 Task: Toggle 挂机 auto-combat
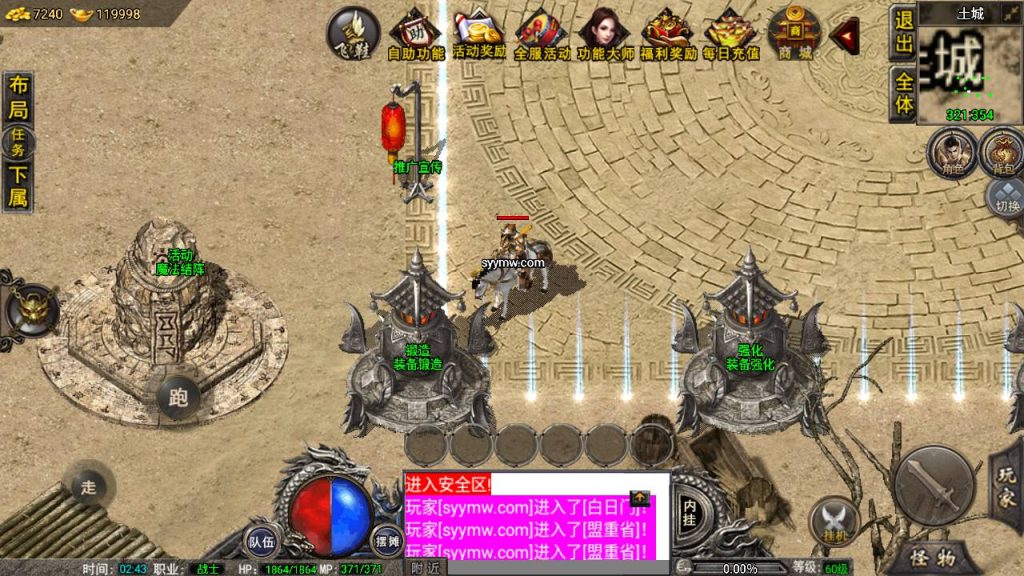[832, 521]
